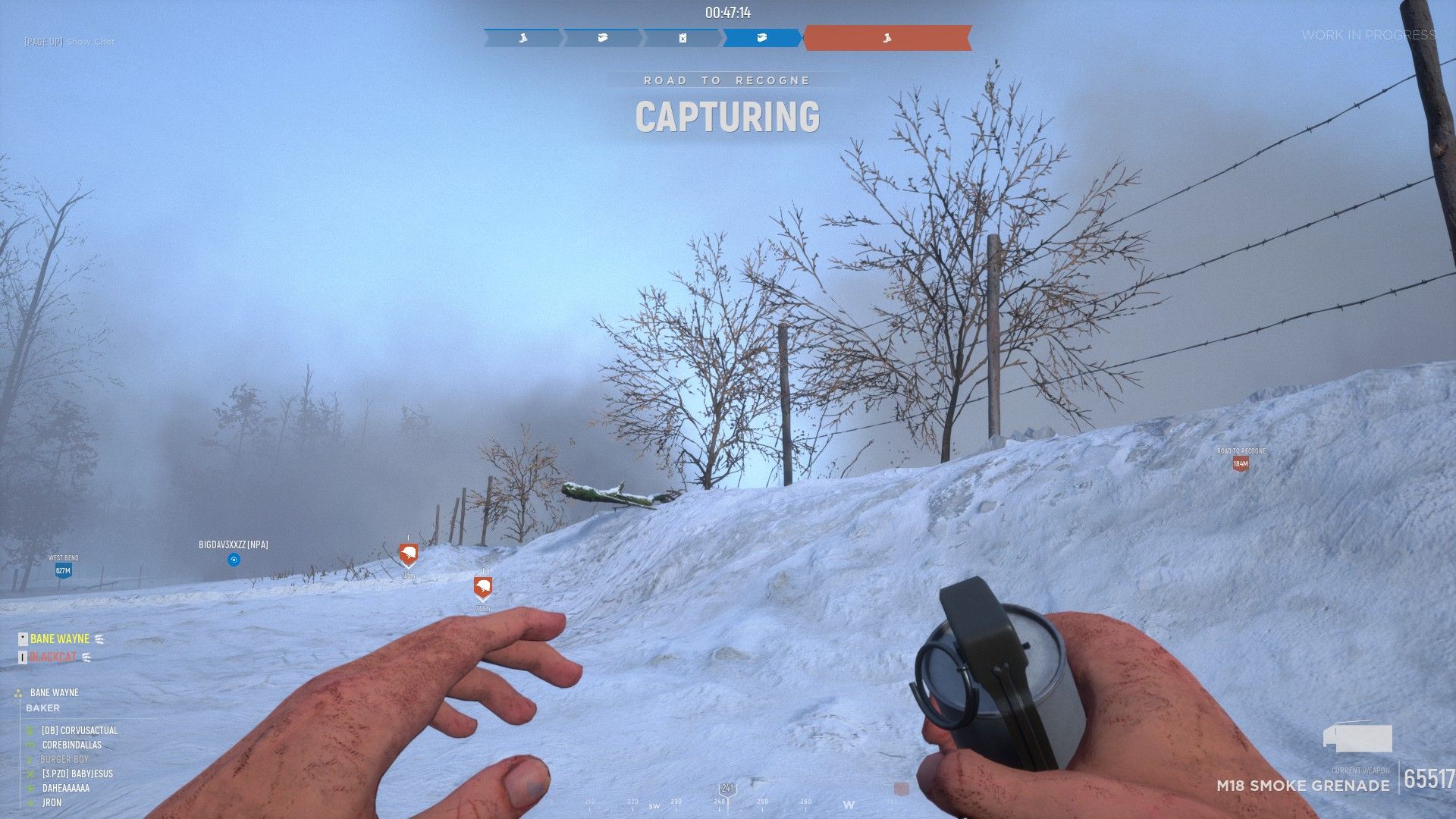Click the commander icon beside BANE WAYNE squad header

[x=18, y=693]
